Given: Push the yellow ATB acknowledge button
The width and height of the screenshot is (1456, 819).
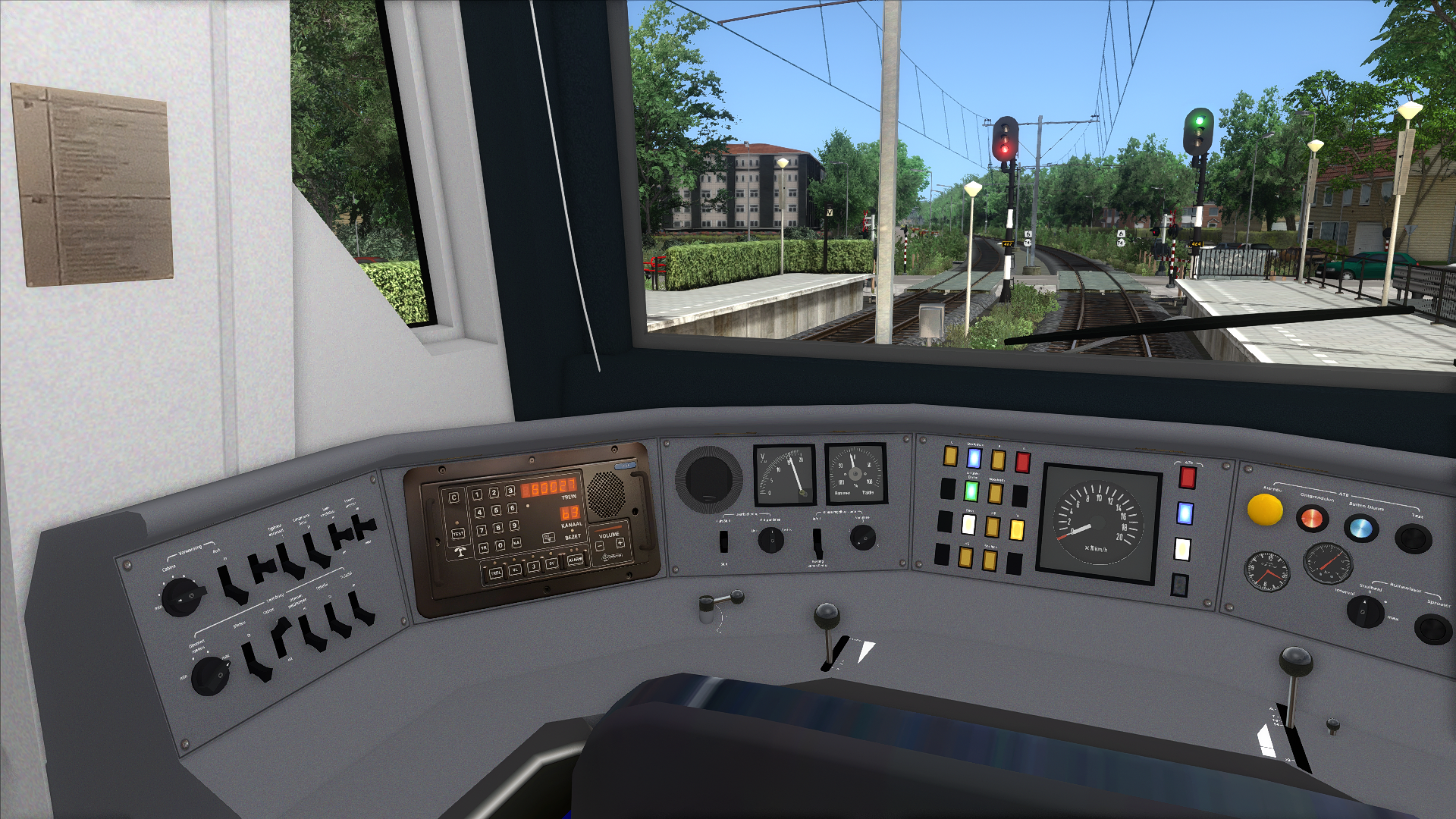Looking at the screenshot, I should click(1264, 510).
